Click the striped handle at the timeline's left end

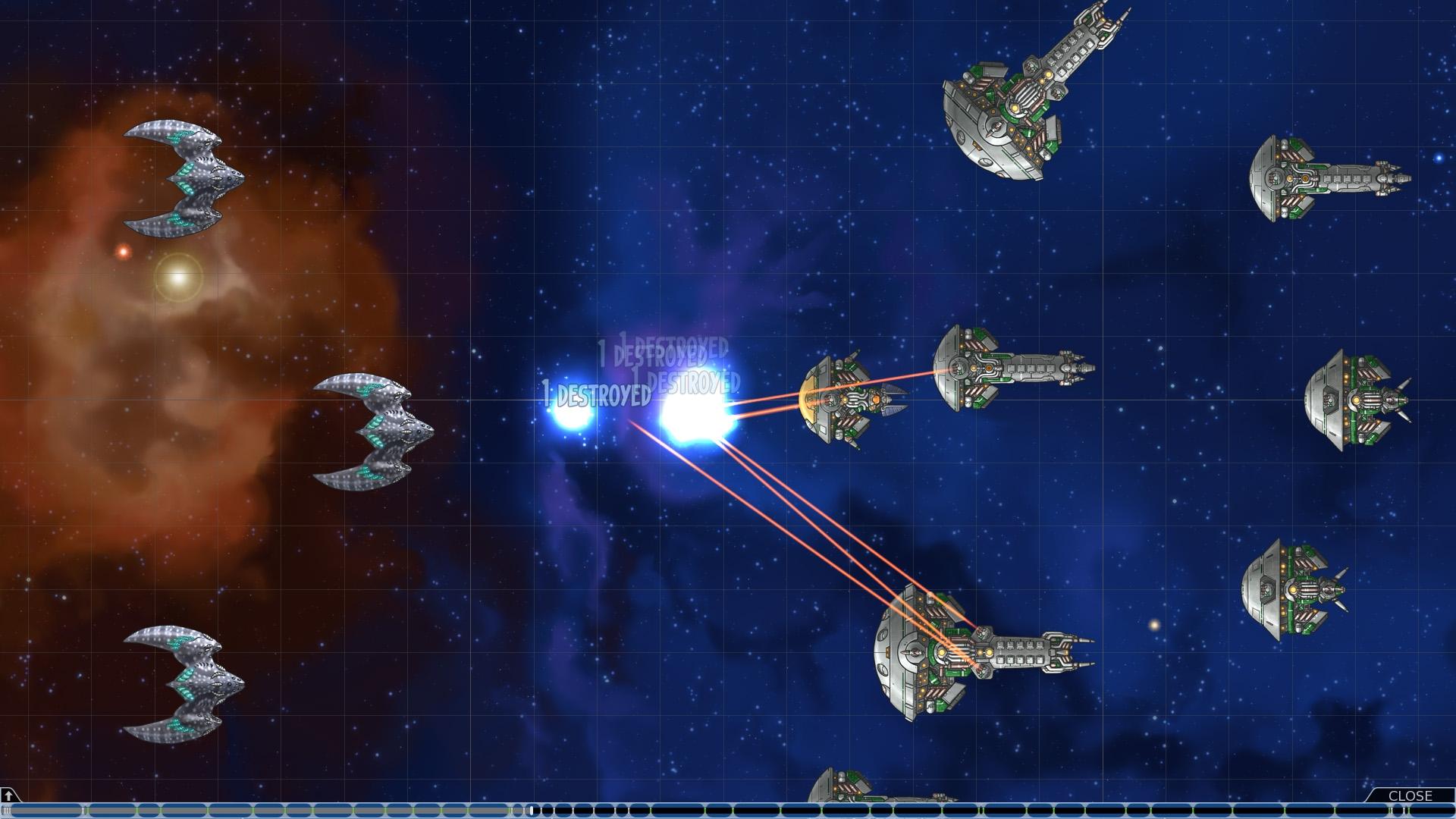pyautogui.click(x=8, y=810)
